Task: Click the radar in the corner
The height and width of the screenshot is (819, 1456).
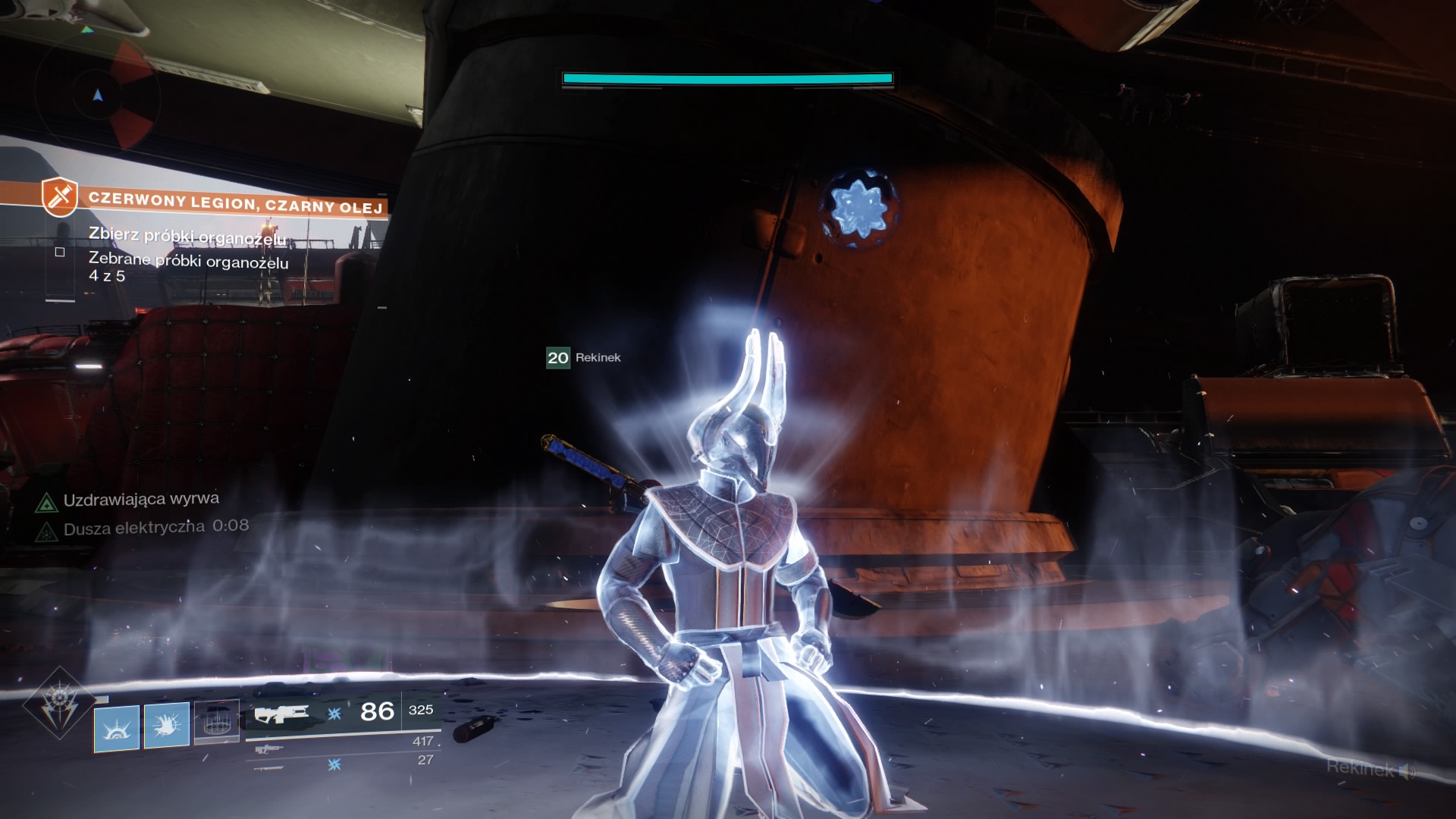Action: [97, 96]
